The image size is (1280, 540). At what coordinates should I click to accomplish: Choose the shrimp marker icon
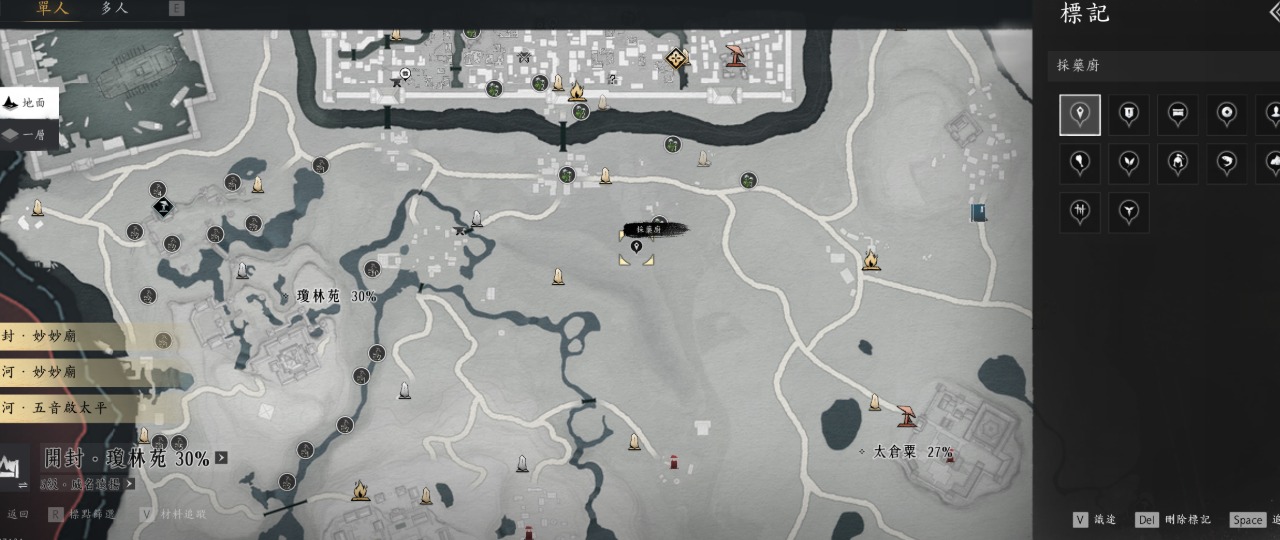(1227, 163)
